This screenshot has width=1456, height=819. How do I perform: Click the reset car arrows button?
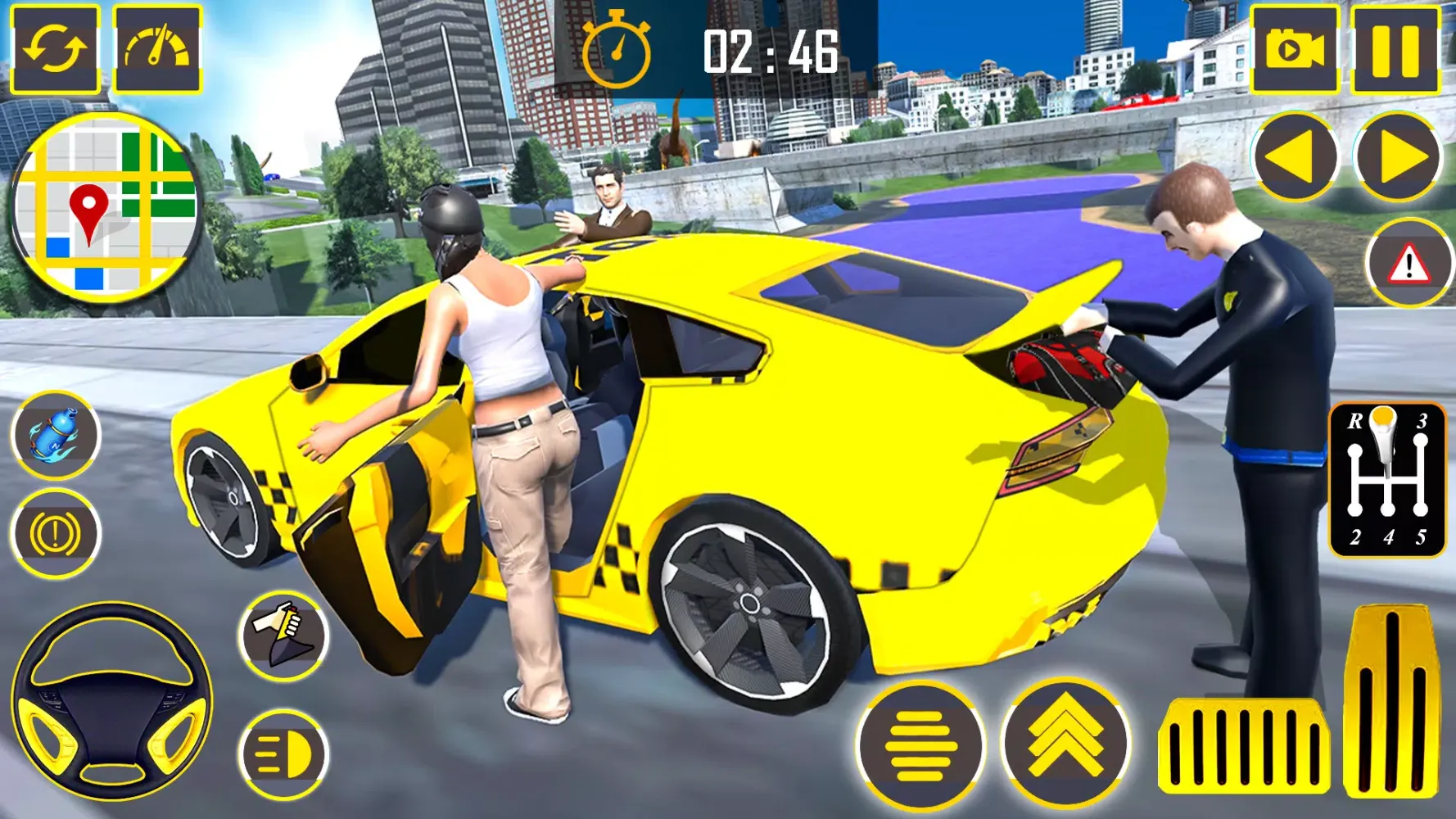click(x=55, y=49)
